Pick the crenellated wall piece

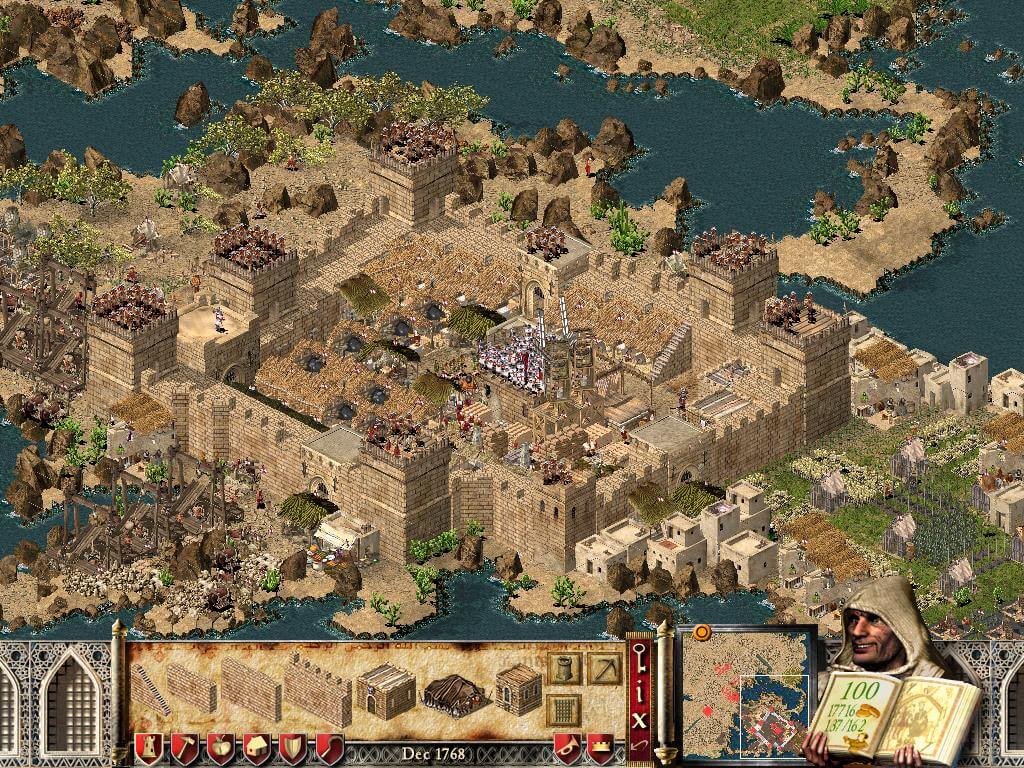click(x=317, y=689)
